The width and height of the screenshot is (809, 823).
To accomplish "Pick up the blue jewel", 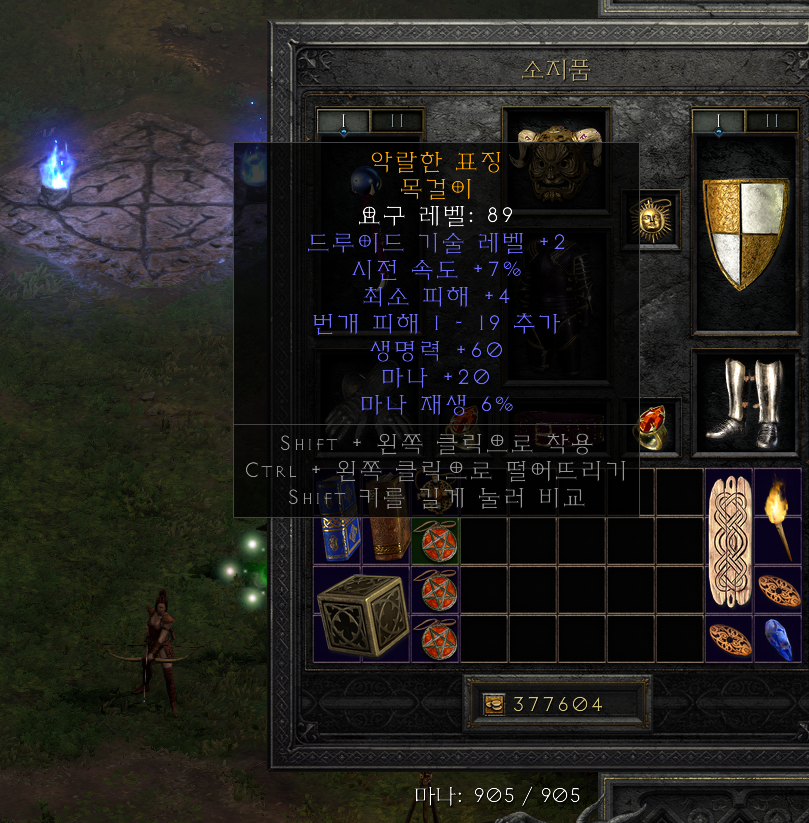I will tap(779, 638).
